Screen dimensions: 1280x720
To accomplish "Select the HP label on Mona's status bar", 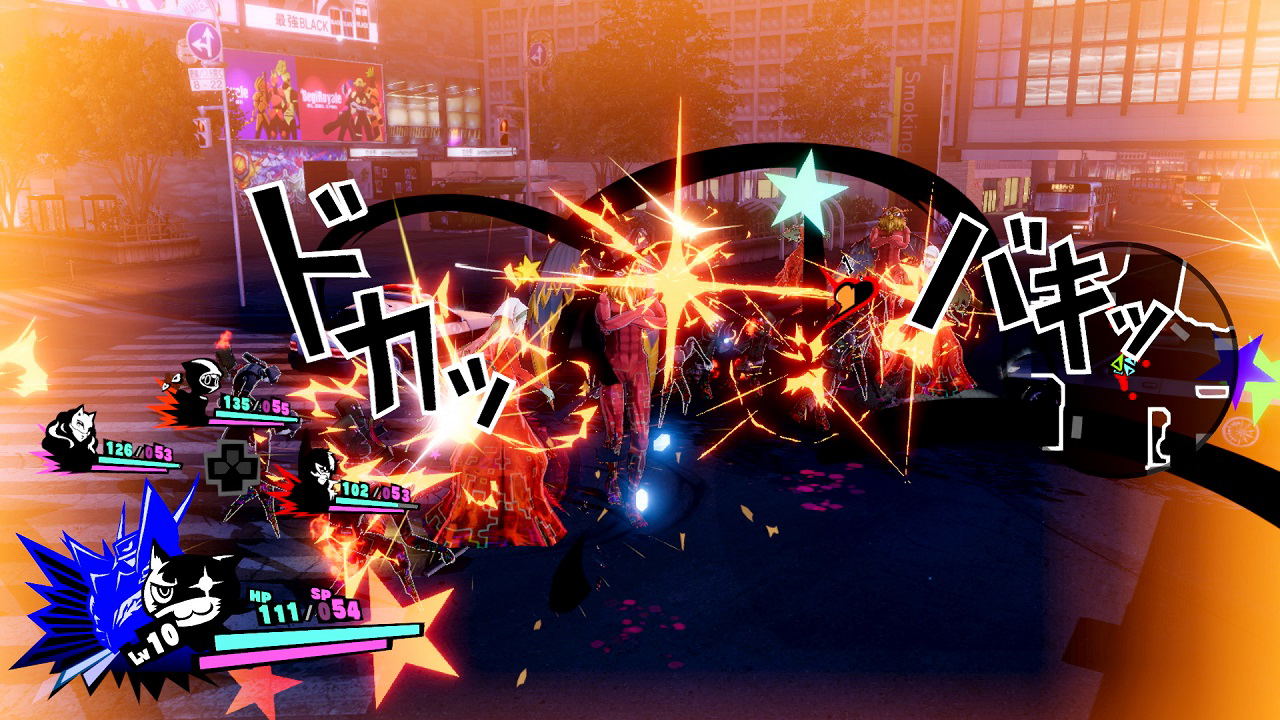I will (x=260, y=596).
